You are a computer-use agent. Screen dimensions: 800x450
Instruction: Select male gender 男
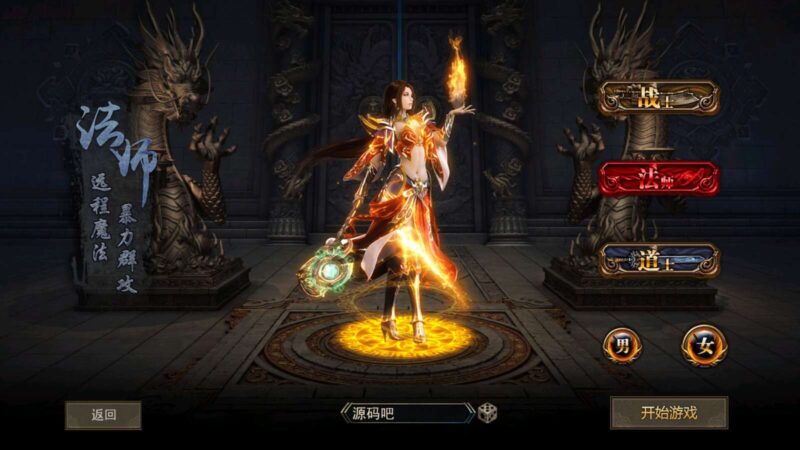tap(622, 346)
